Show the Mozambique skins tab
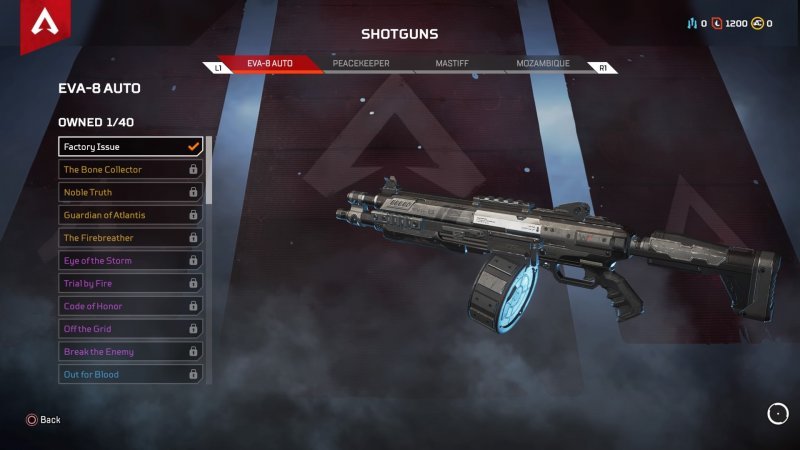 point(543,64)
